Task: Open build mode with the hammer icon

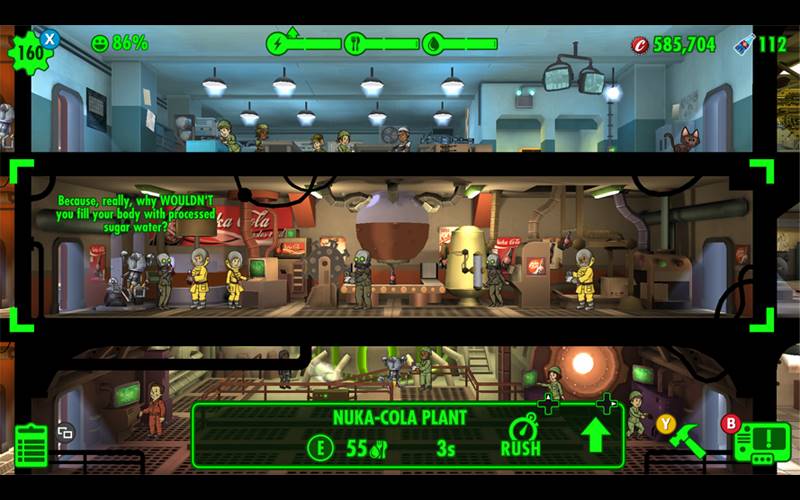Action: (687, 439)
